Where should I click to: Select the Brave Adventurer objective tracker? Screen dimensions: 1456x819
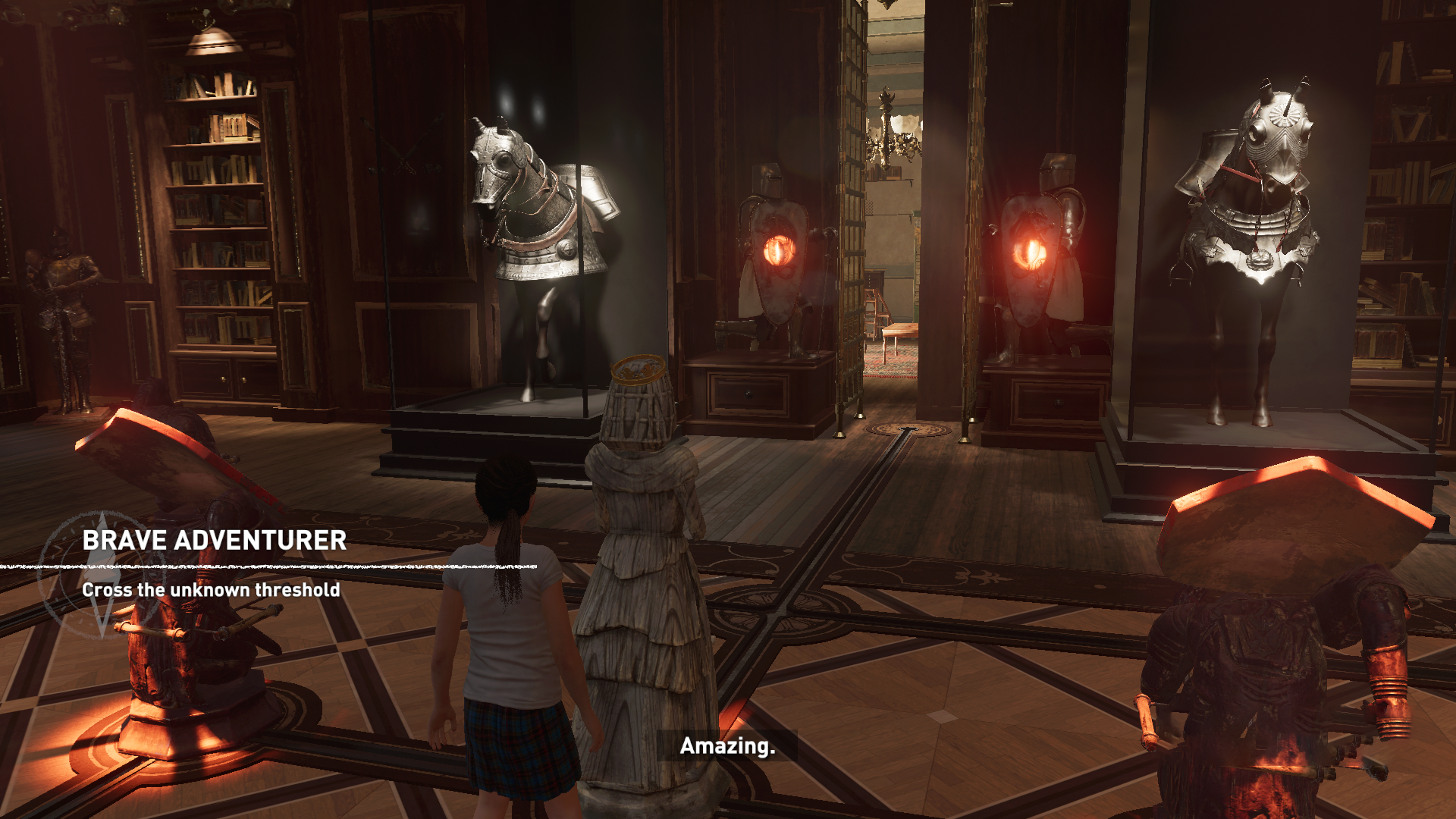(214, 541)
